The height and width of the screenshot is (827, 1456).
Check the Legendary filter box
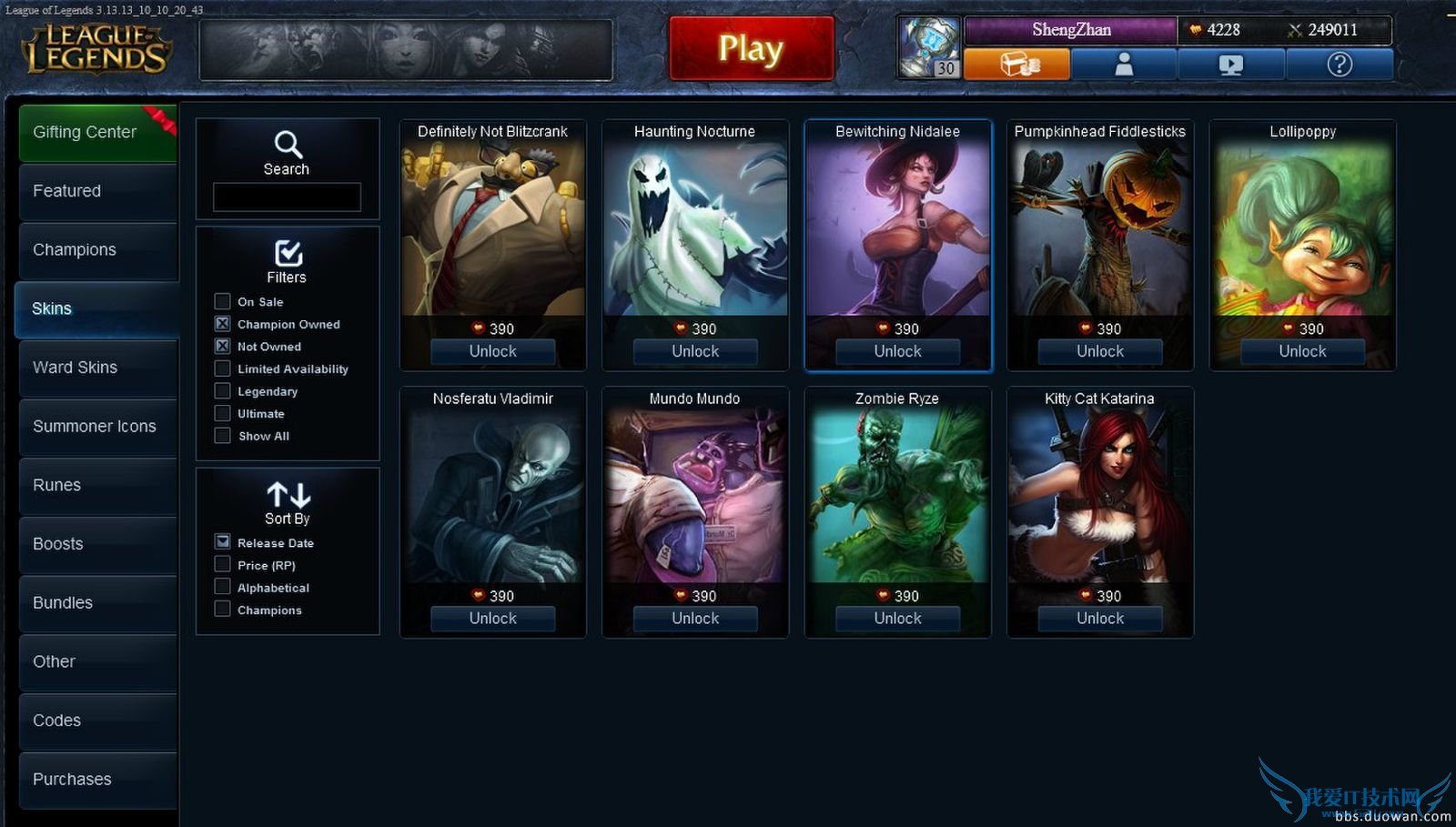[x=222, y=391]
